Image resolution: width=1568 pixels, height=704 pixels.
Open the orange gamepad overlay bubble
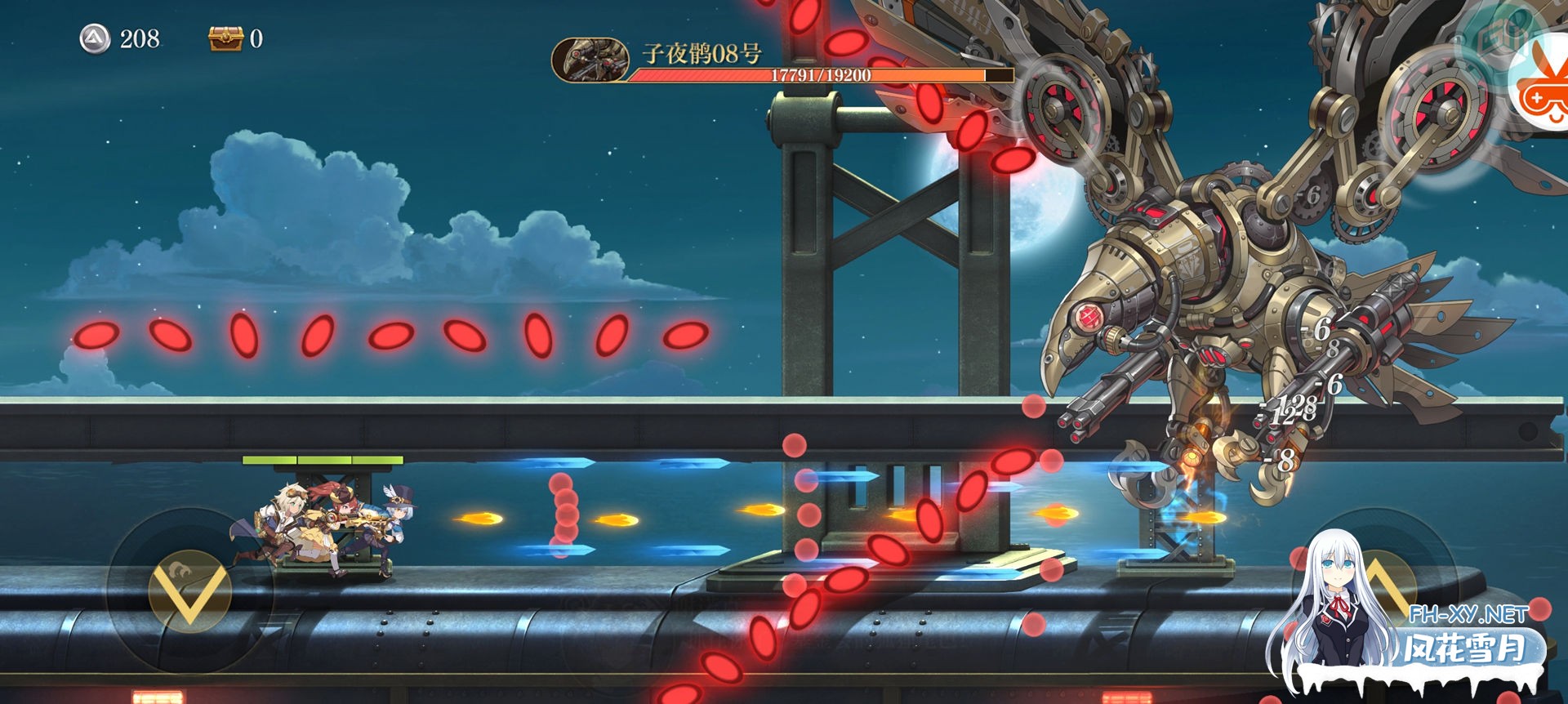(x=1539, y=91)
